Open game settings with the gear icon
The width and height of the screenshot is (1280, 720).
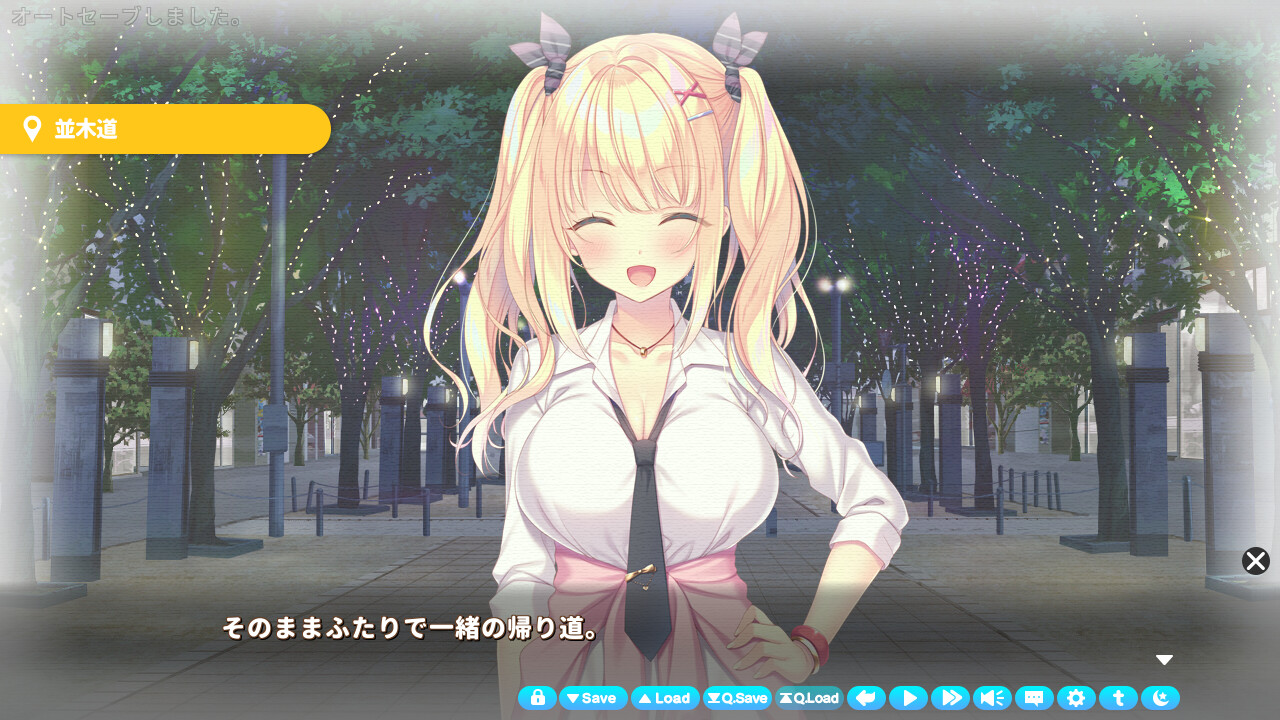(x=1077, y=698)
